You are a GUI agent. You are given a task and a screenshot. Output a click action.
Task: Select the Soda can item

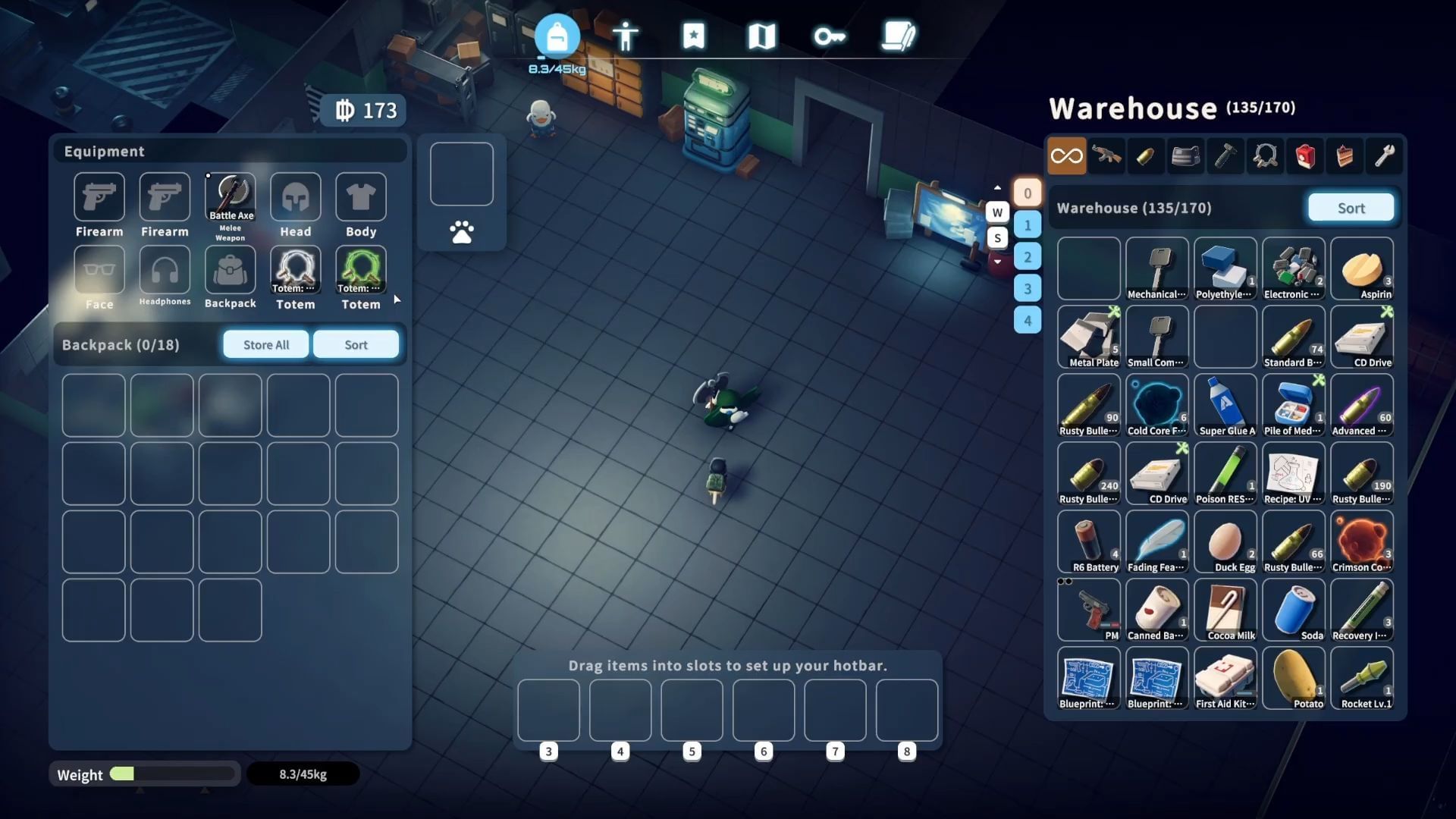pyautogui.click(x=1294, y=610)
